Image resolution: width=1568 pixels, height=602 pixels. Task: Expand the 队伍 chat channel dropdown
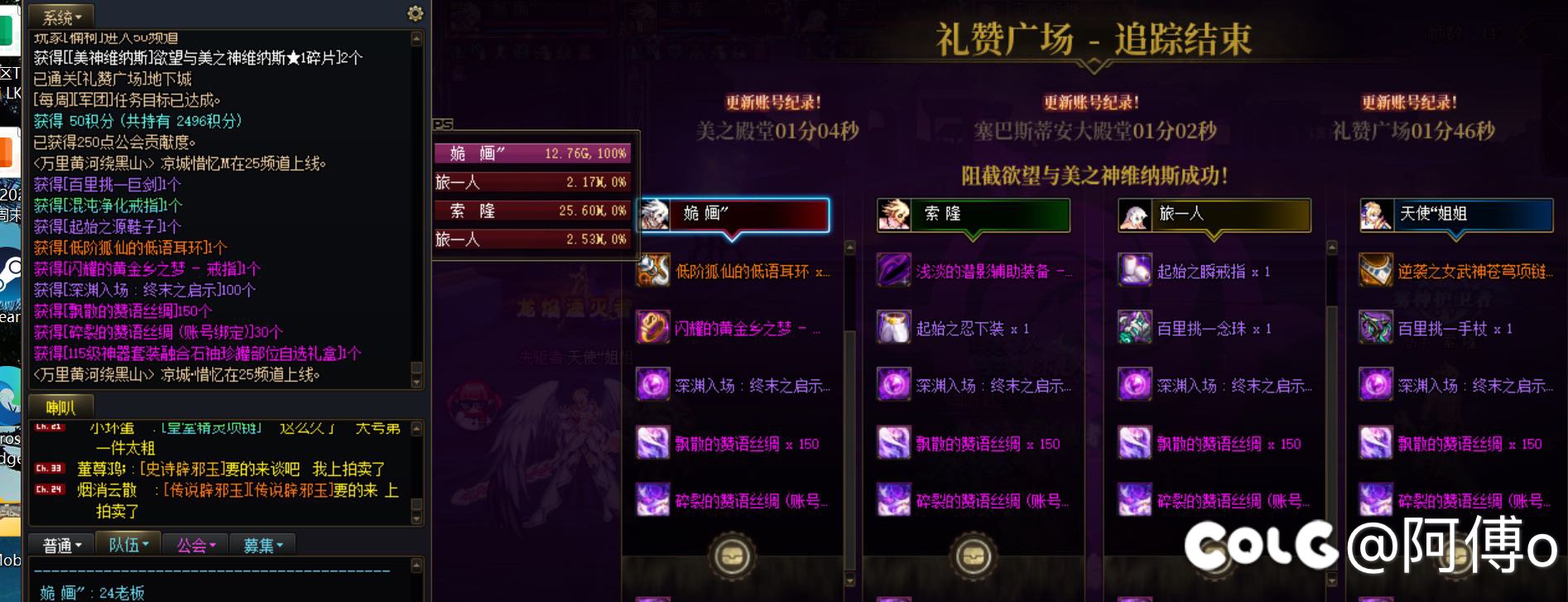pyautogui.click(x=128, y=544)
